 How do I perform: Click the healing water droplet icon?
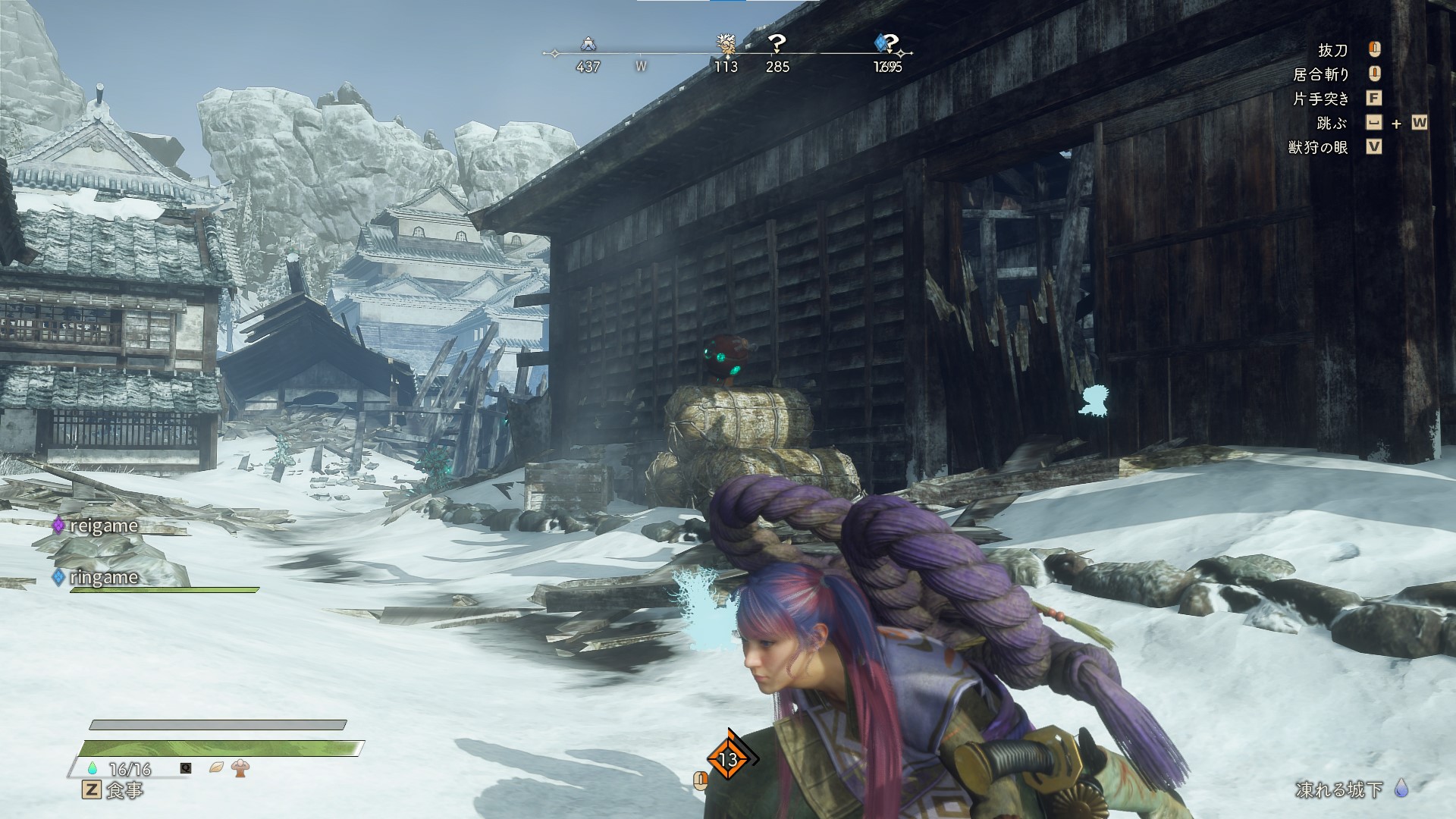pos(93,768)
